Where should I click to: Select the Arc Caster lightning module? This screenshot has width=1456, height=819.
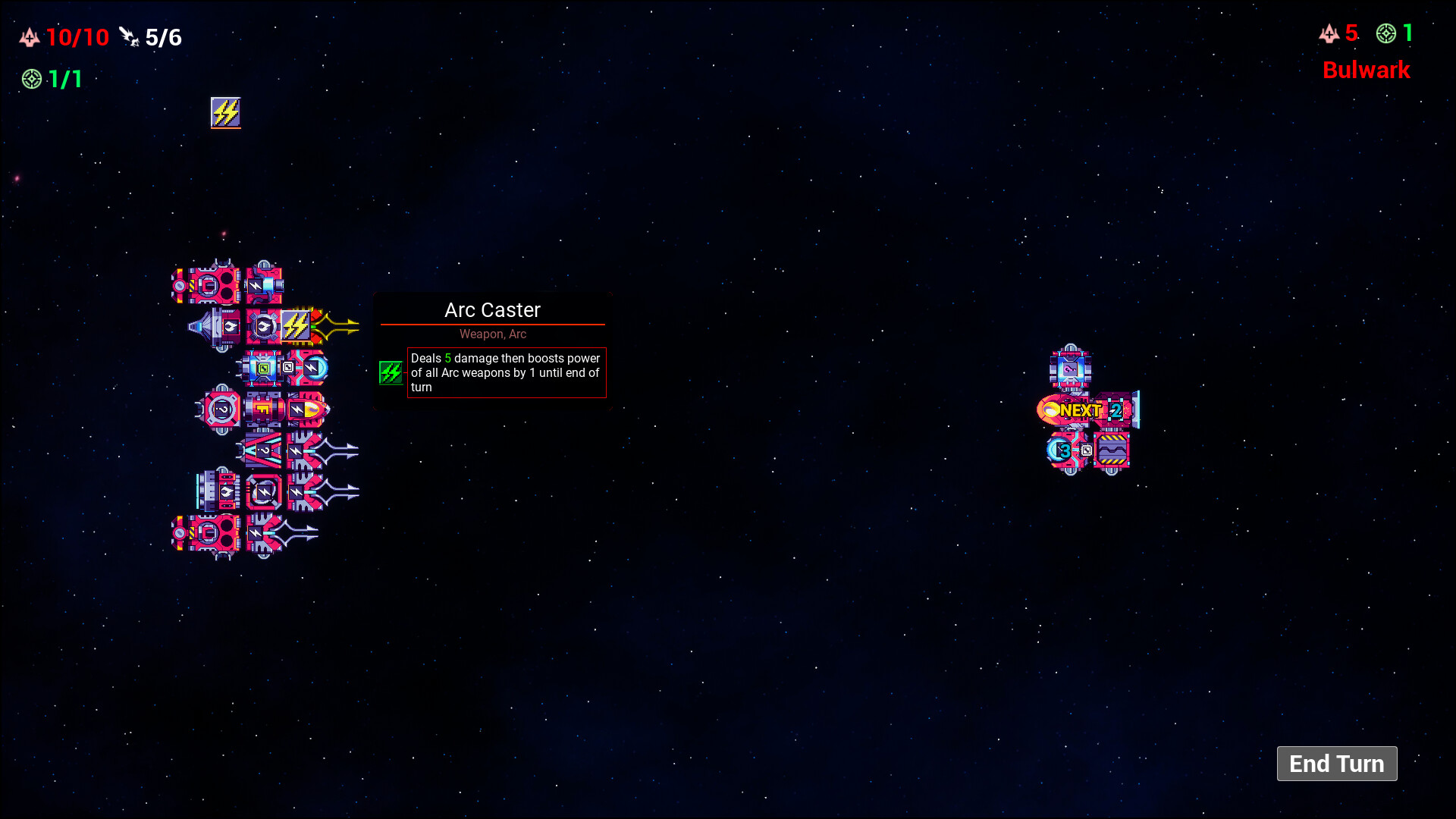295,325
